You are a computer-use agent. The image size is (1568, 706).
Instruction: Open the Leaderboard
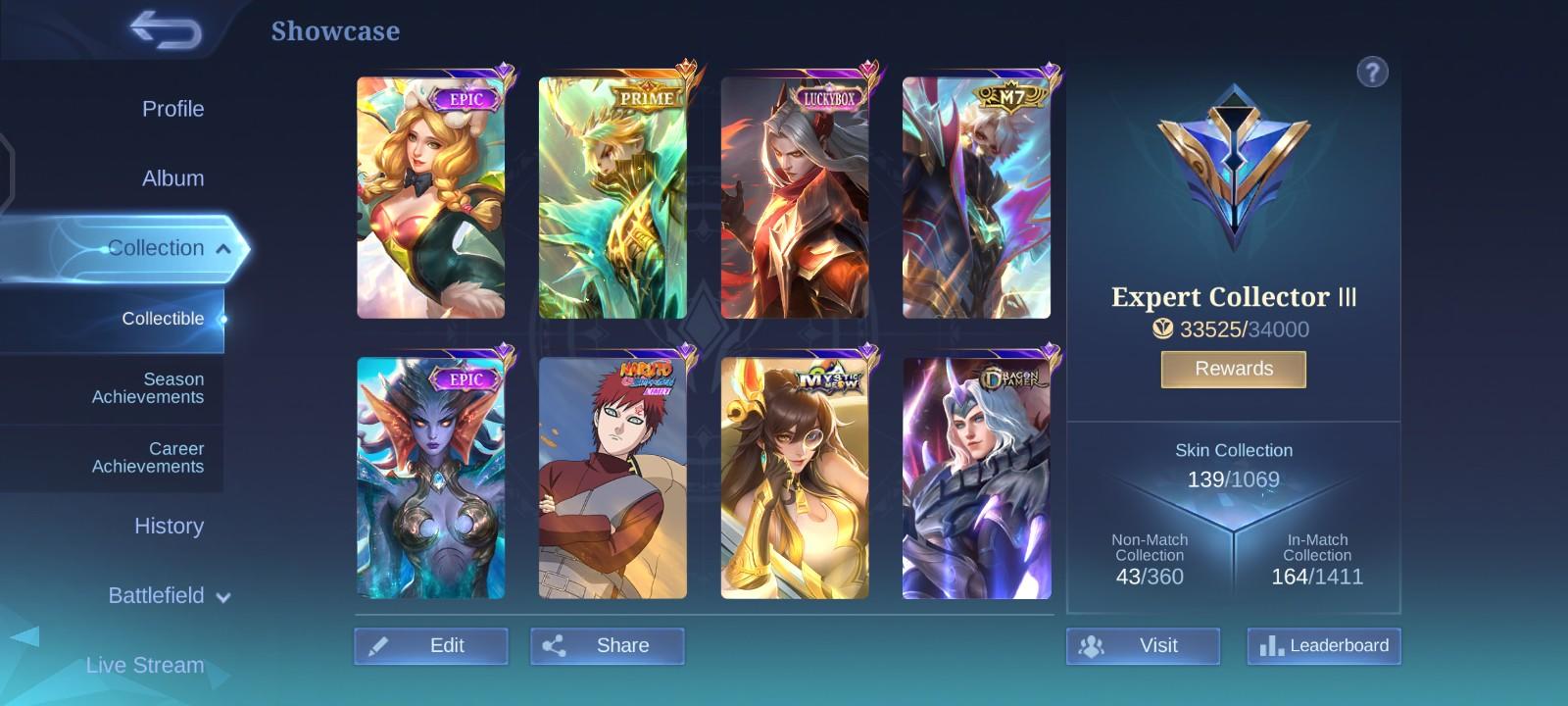click(1325, 645)
